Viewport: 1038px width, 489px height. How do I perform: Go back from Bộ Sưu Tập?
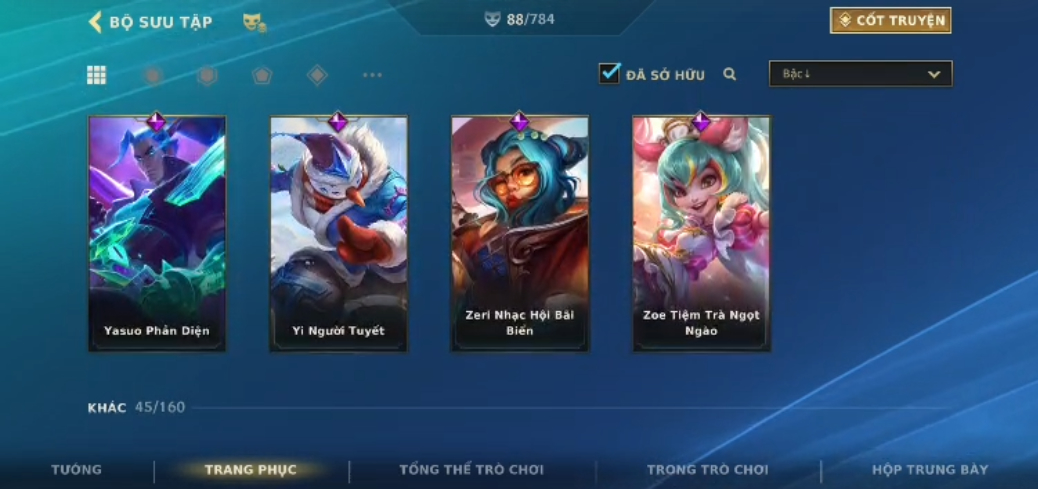tap(96, 22)
